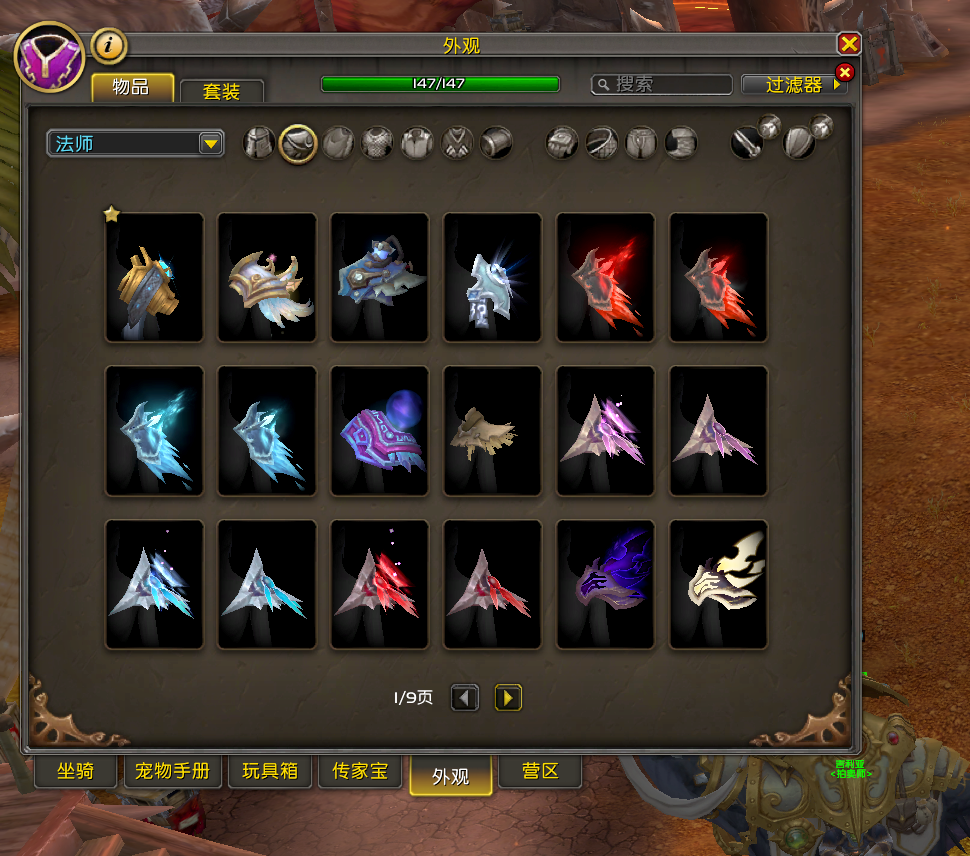Select the 物品 items tab
Viewport: 970px width, 856px height.
[132, 87]
